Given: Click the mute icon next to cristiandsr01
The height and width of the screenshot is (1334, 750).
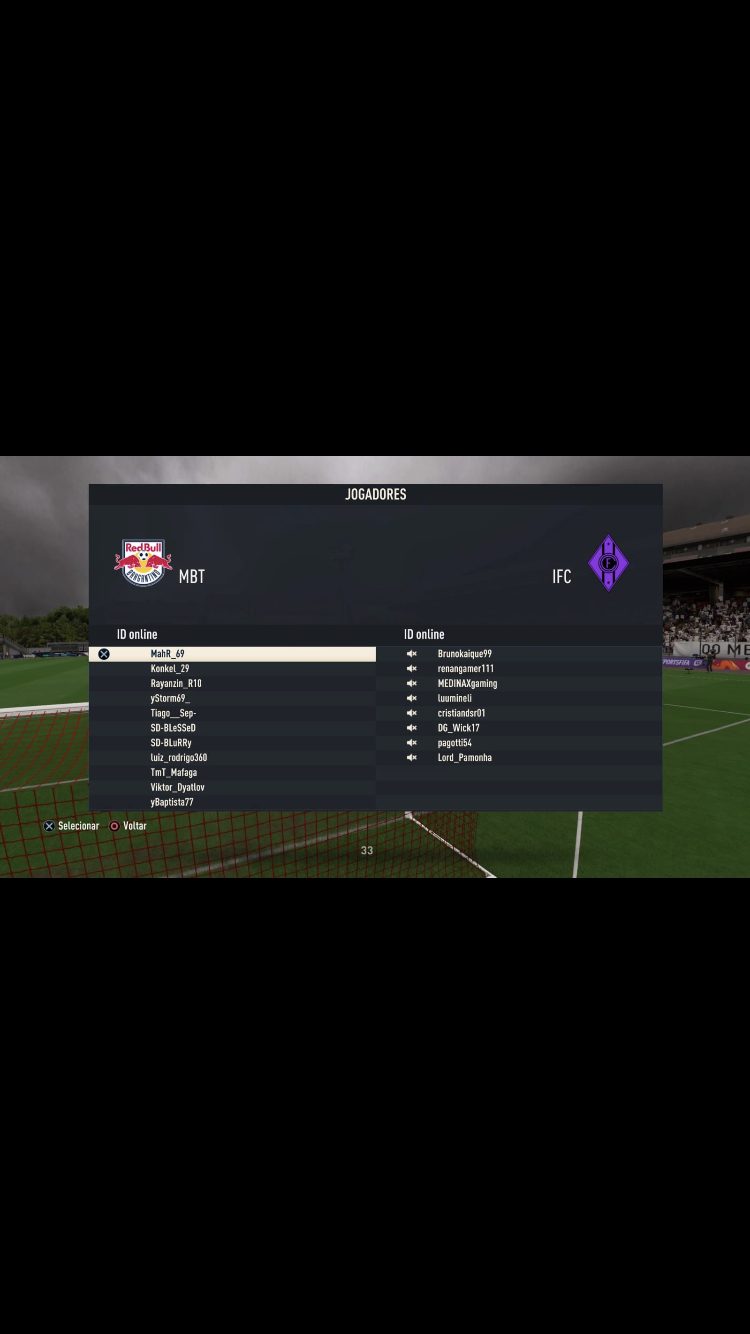Looking at the screenshot, I should (411, 713).
